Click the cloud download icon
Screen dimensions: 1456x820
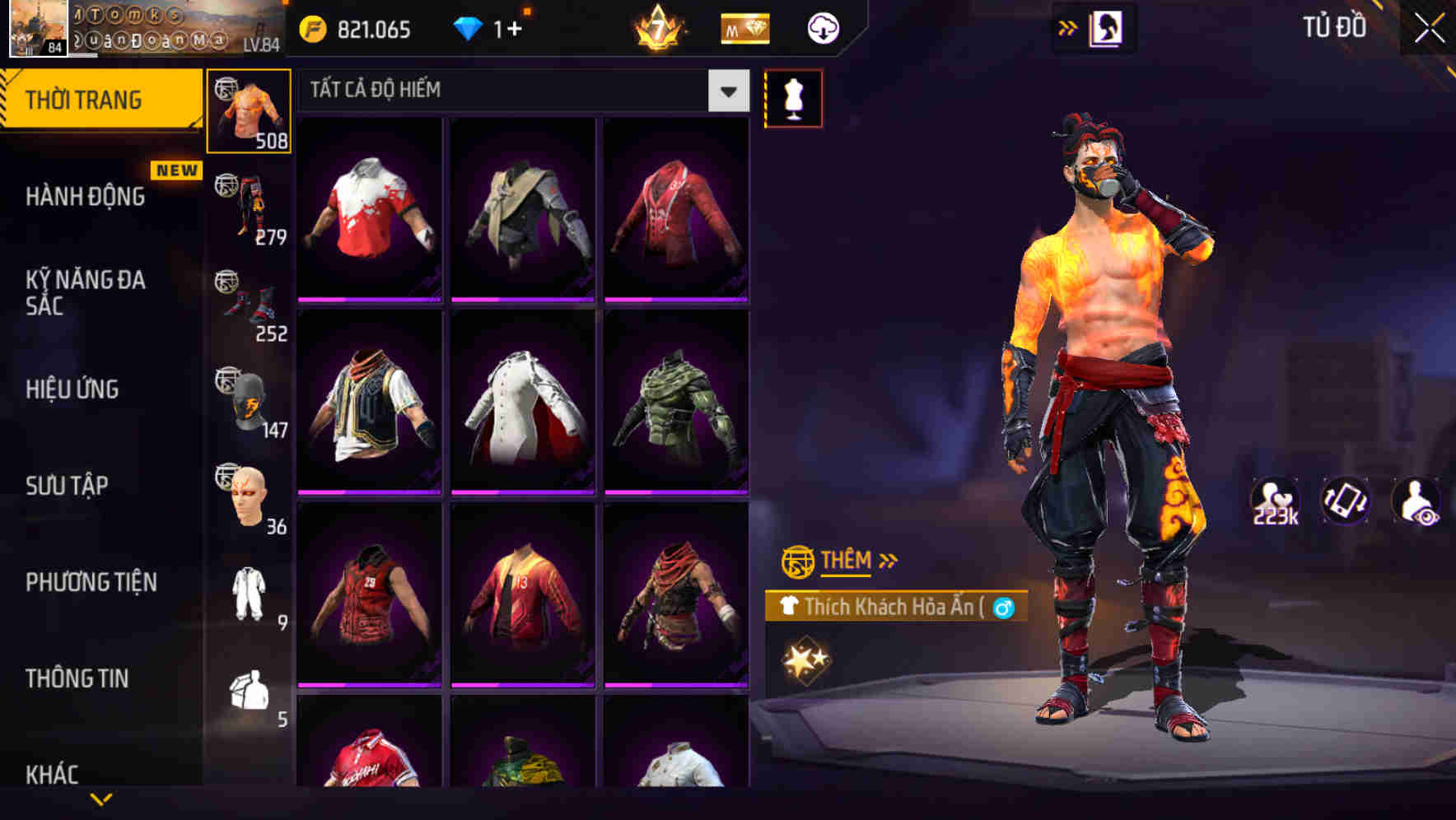(x=821, y=27)
